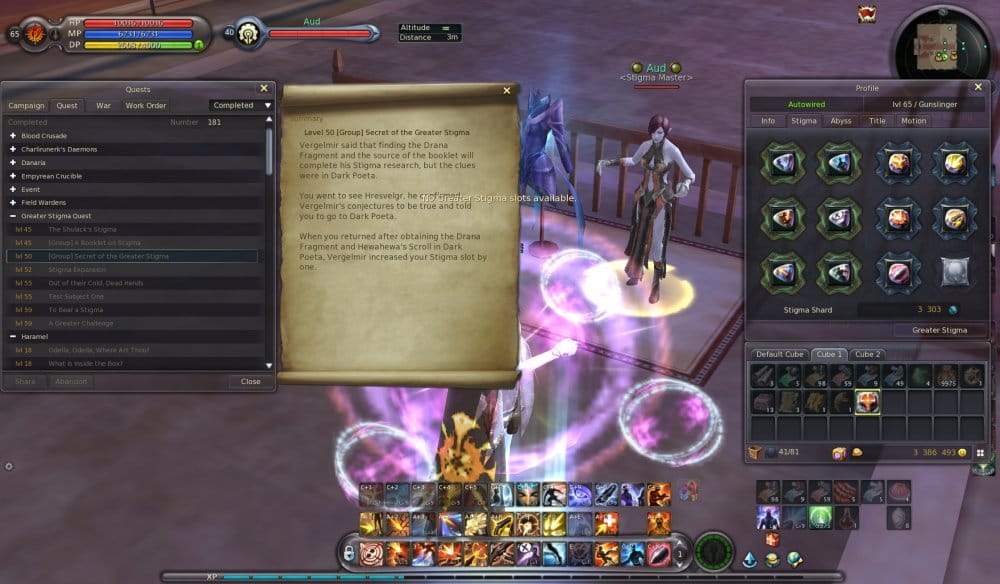Select the Motion profile tab
Viewport: 1000px width, 584px height.
[x=913, y=121]
